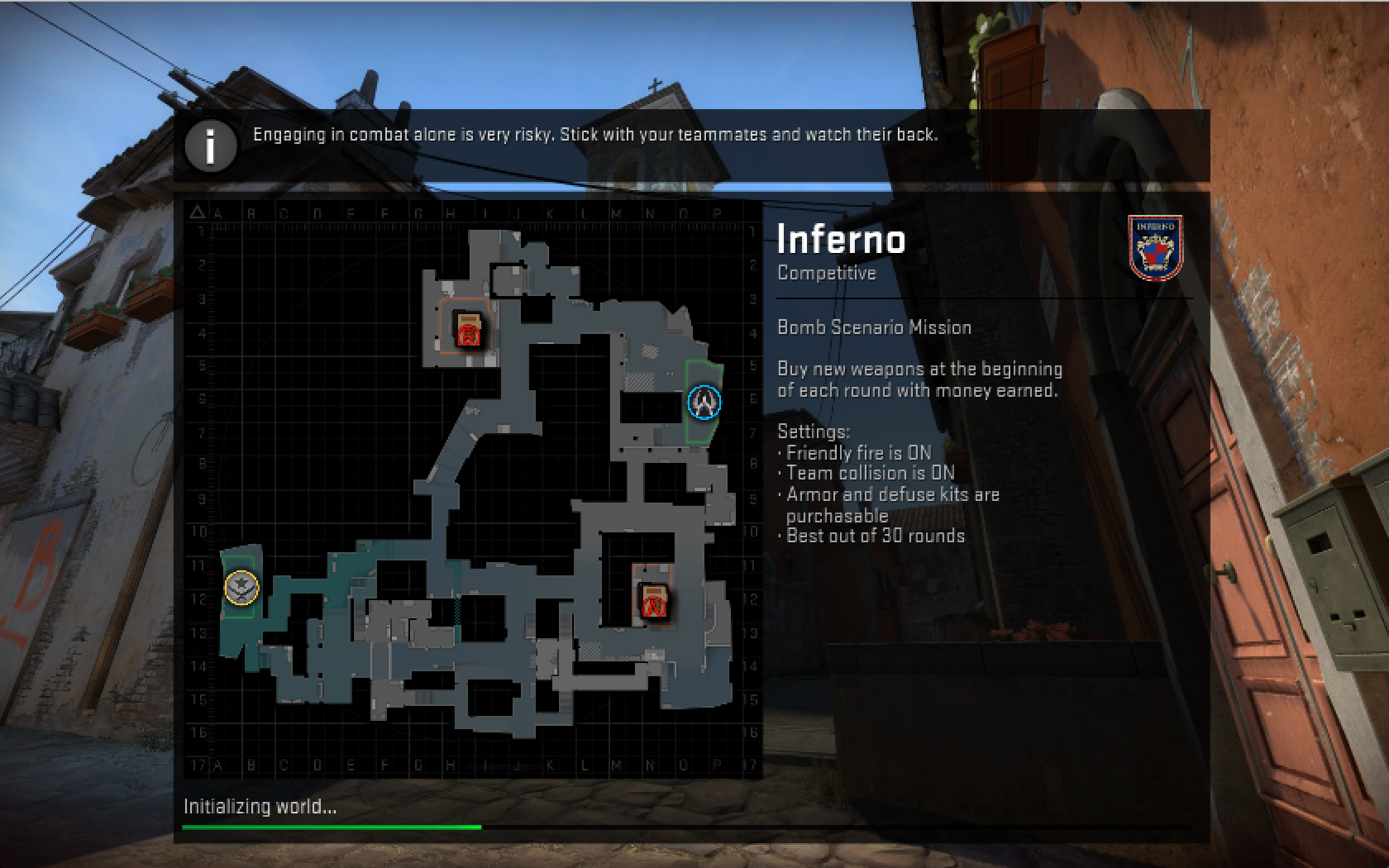Click the blue Counter-Terrorist spawn marker

click(704, 403)
